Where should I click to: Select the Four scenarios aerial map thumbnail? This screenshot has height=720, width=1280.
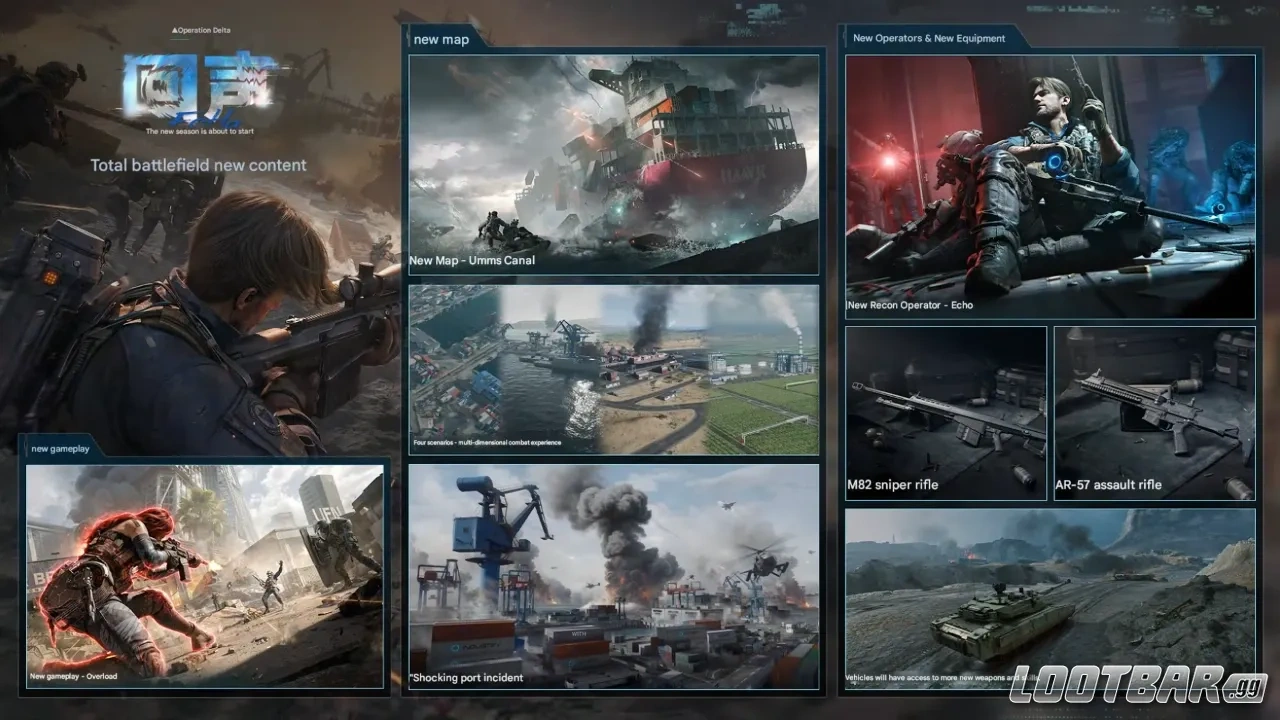pyautogui.click(x=613, y=369)
